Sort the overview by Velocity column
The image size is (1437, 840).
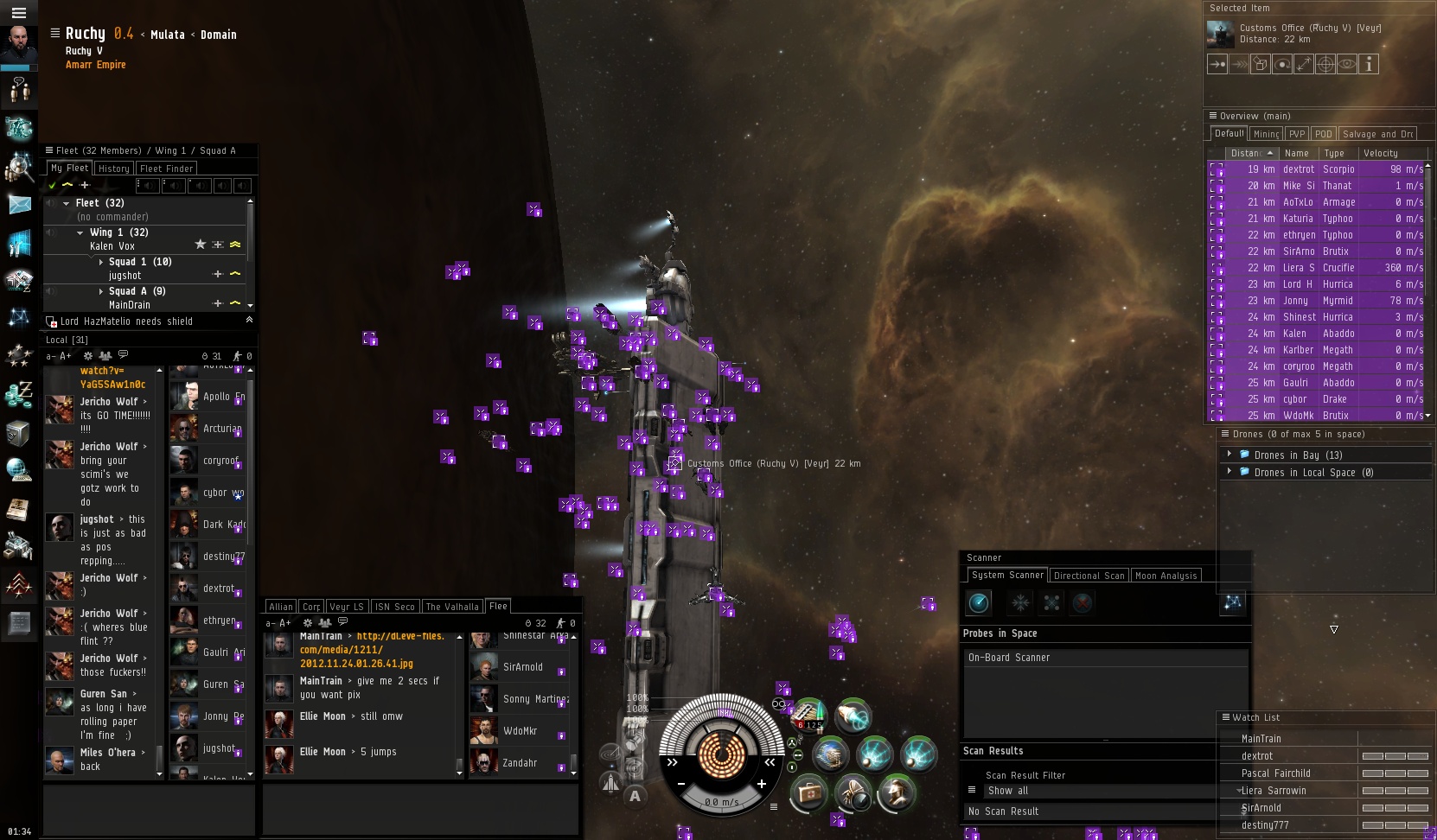point(1389,153)
